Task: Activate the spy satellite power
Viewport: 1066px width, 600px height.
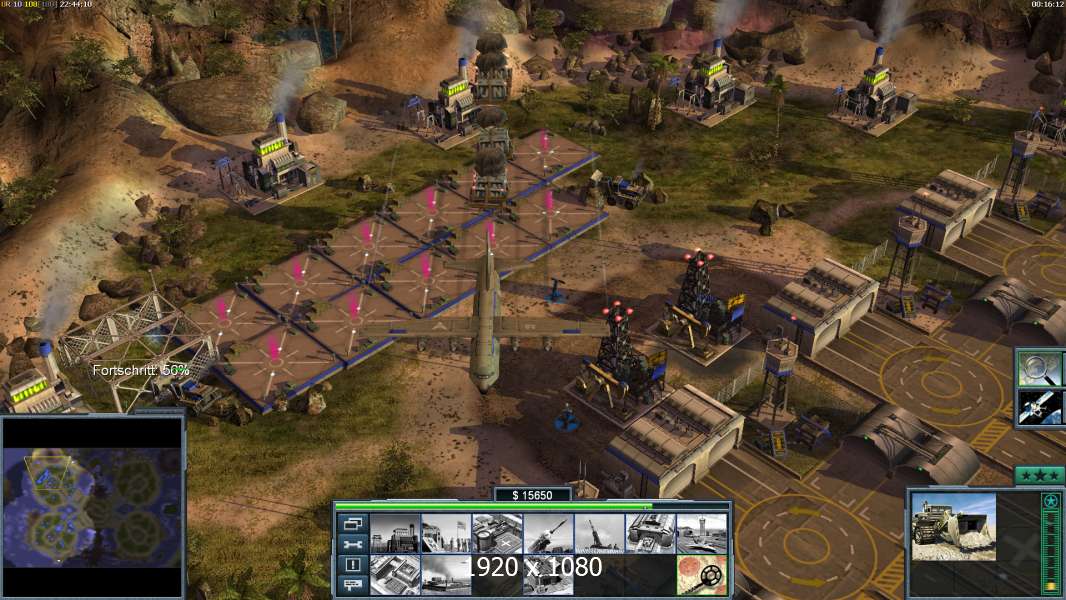Action: 1038,407
